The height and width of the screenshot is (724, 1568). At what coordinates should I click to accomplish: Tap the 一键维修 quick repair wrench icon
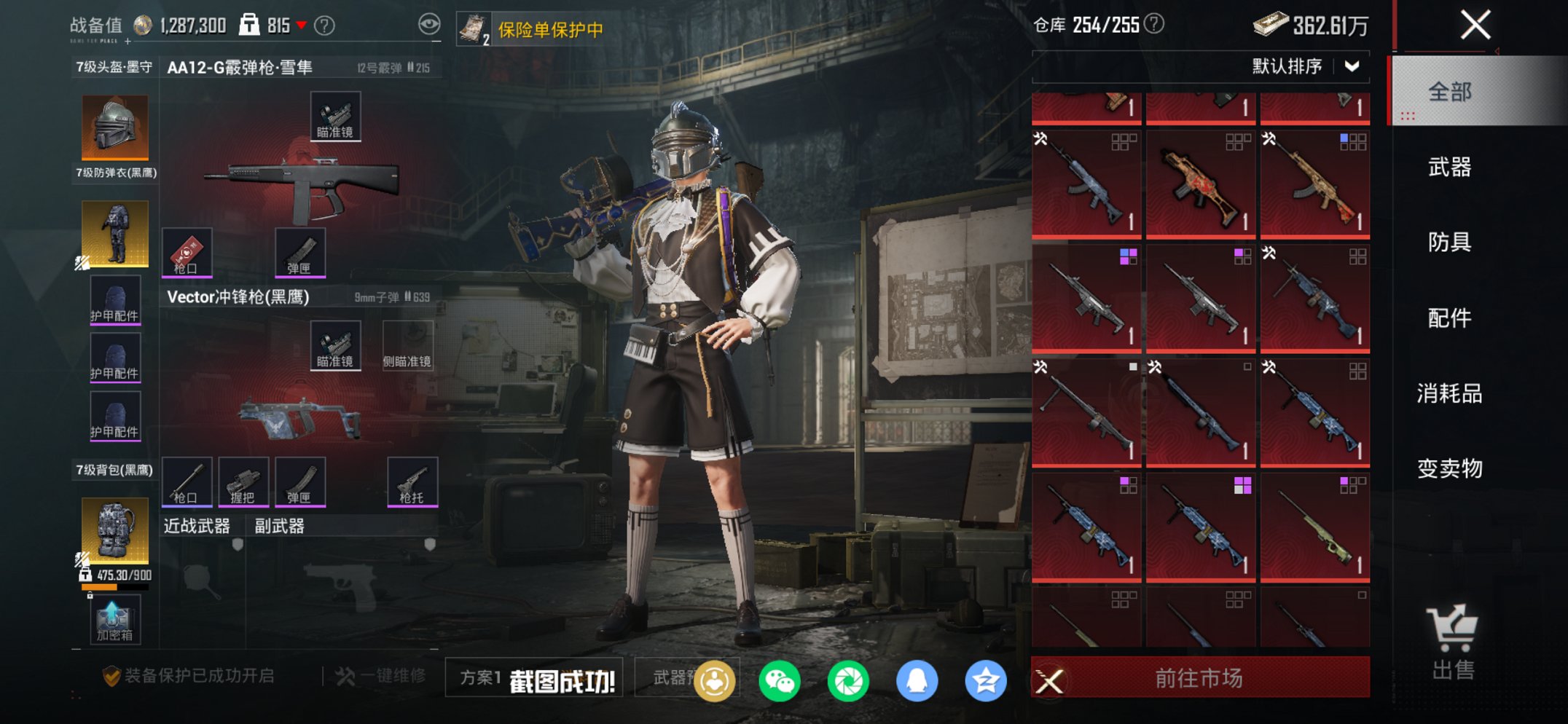click(x=342, y=674)
